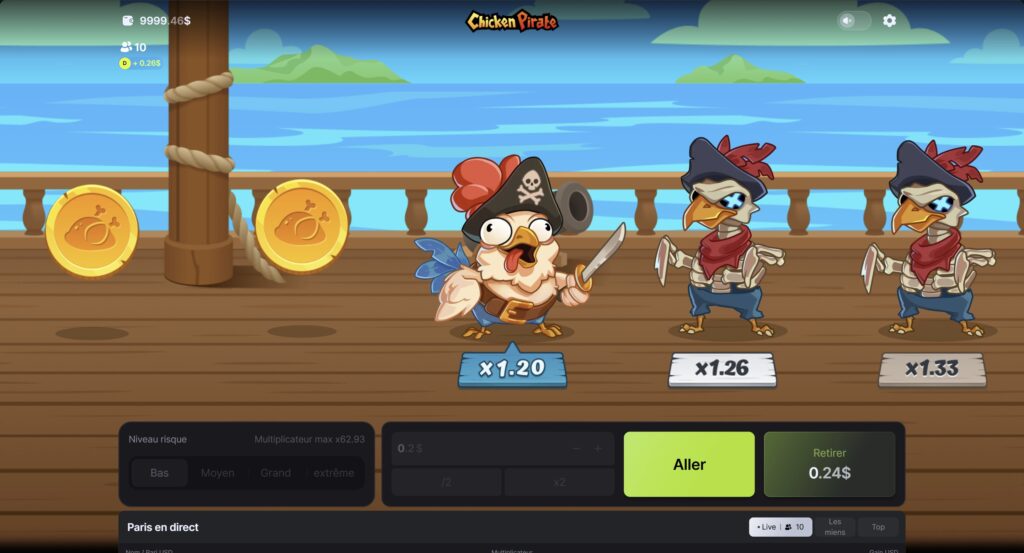
Task: Select the x1.26 multiplier step
Action: point(722,369)
